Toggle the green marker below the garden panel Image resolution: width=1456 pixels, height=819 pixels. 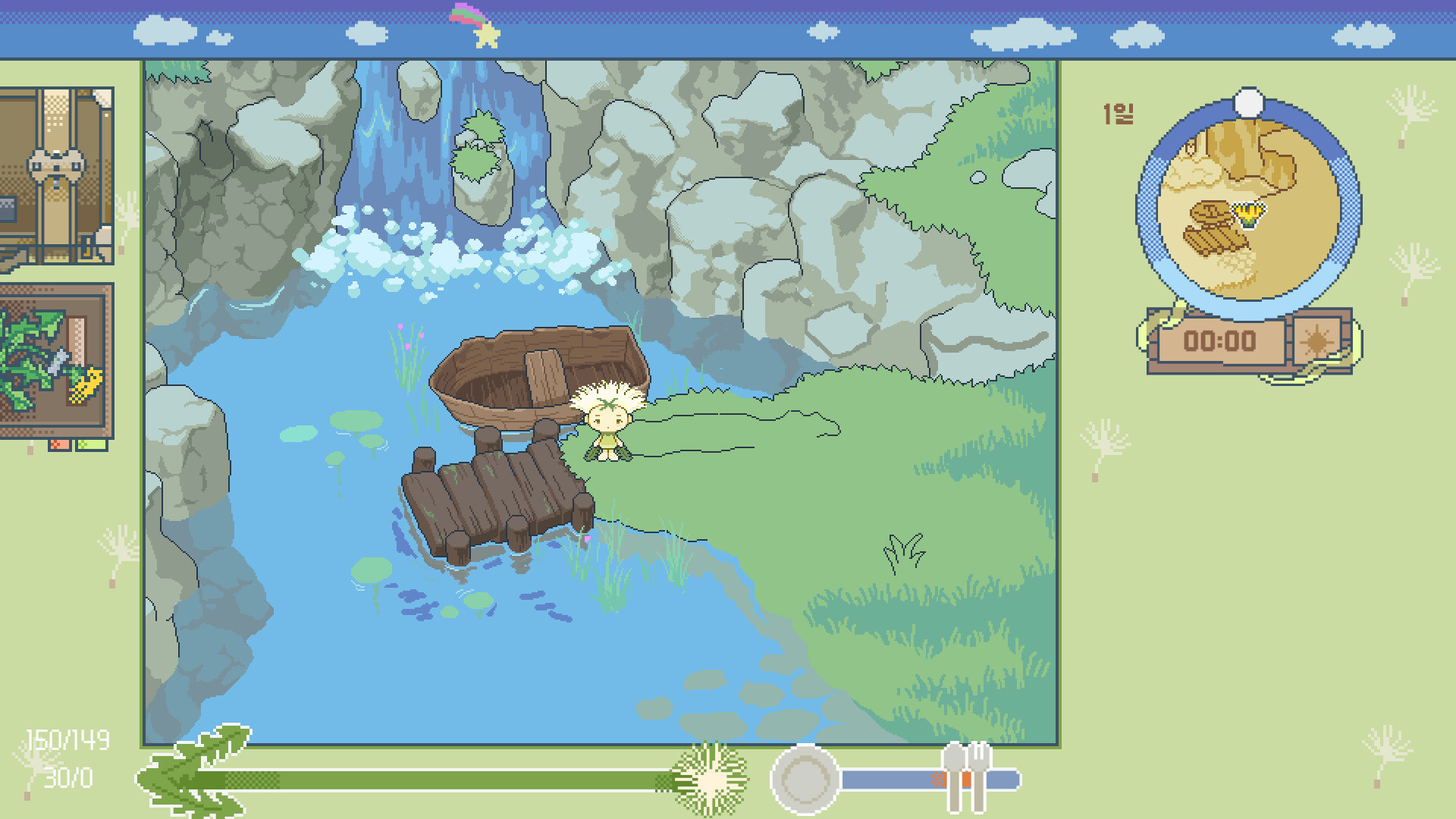91,444
